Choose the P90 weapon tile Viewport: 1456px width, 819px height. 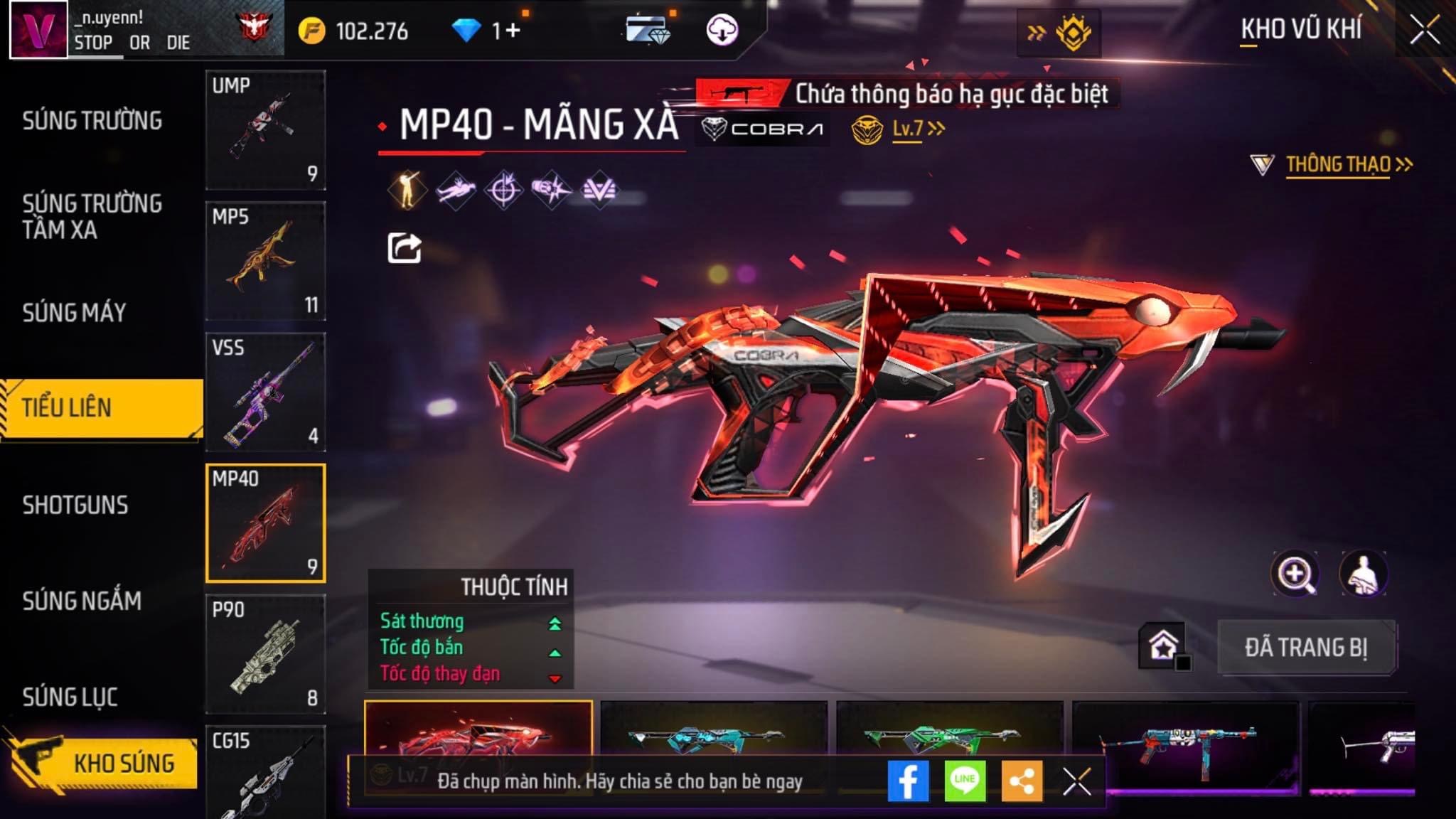pos(265,654)
